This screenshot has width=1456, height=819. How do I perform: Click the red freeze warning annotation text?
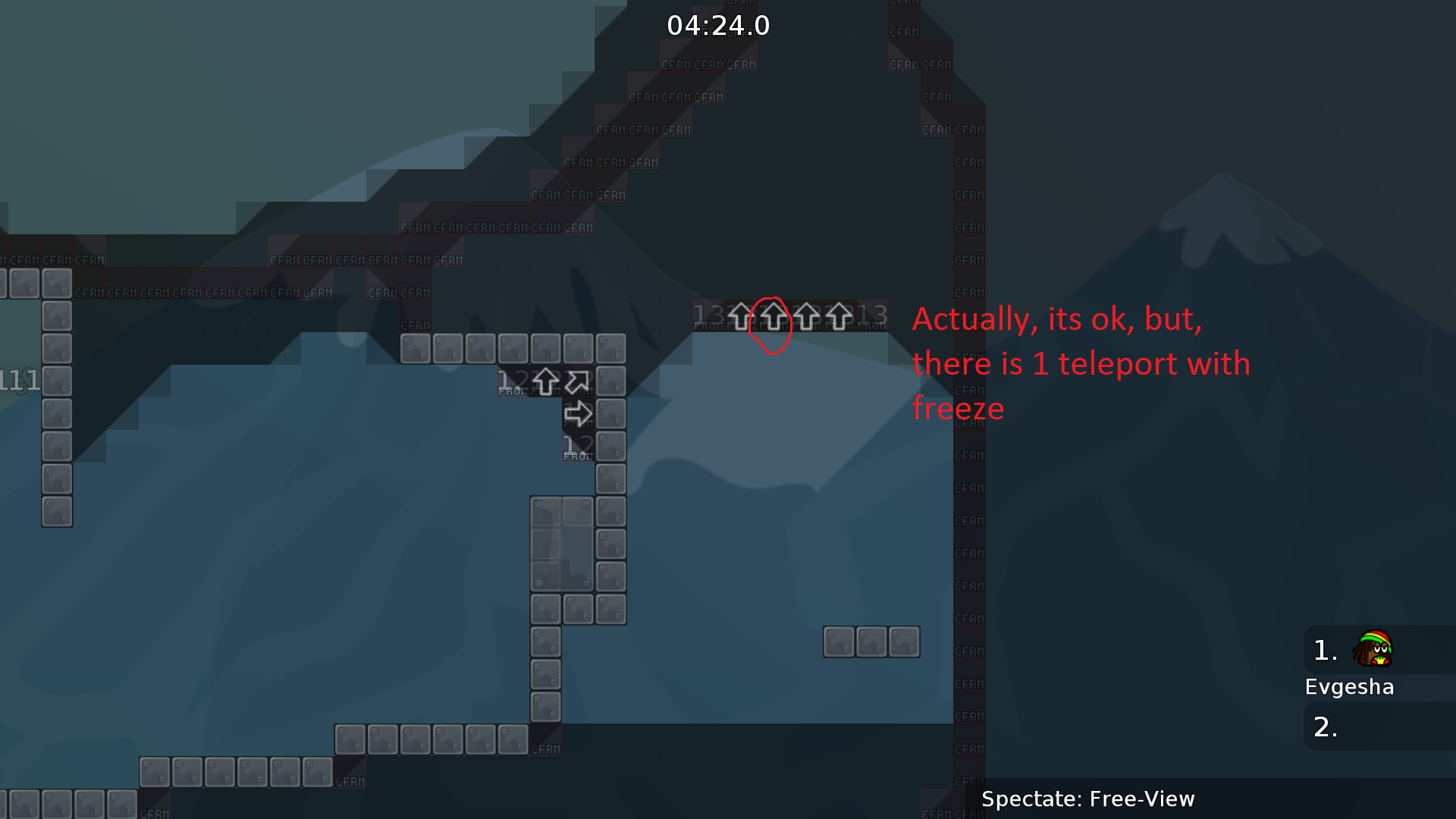click(x=1081, y=363)
